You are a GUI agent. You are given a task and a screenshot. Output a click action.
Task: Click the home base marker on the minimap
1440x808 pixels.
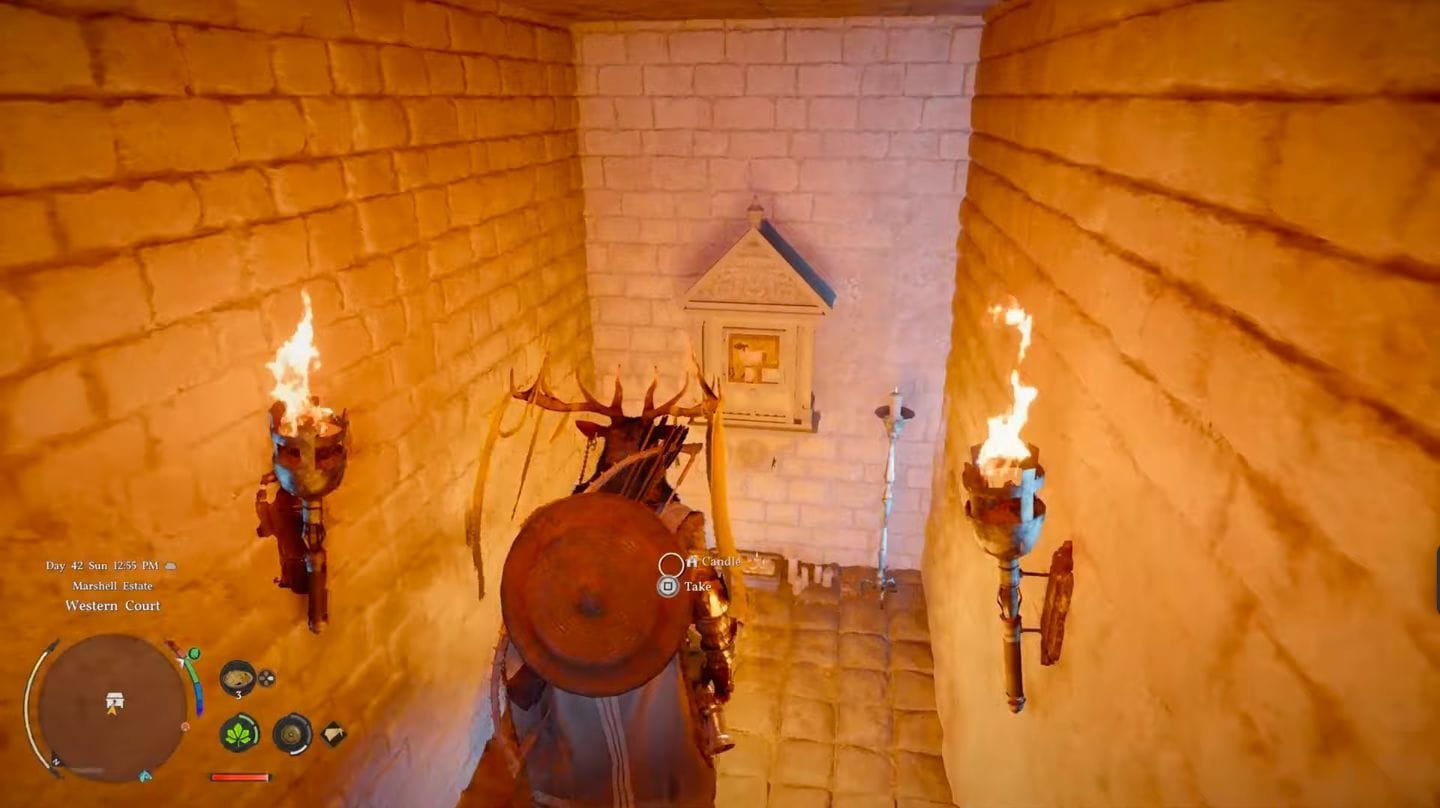pos(114,699)
